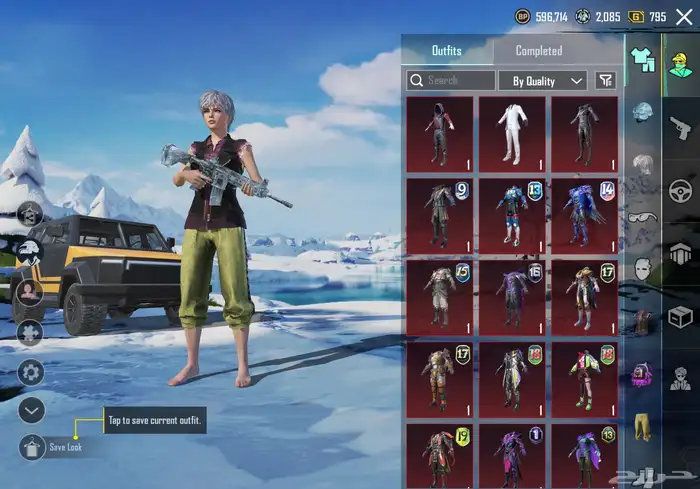Open the helmet category
The height and width of the screenshot is (489, 700).
tap(642, 113)
